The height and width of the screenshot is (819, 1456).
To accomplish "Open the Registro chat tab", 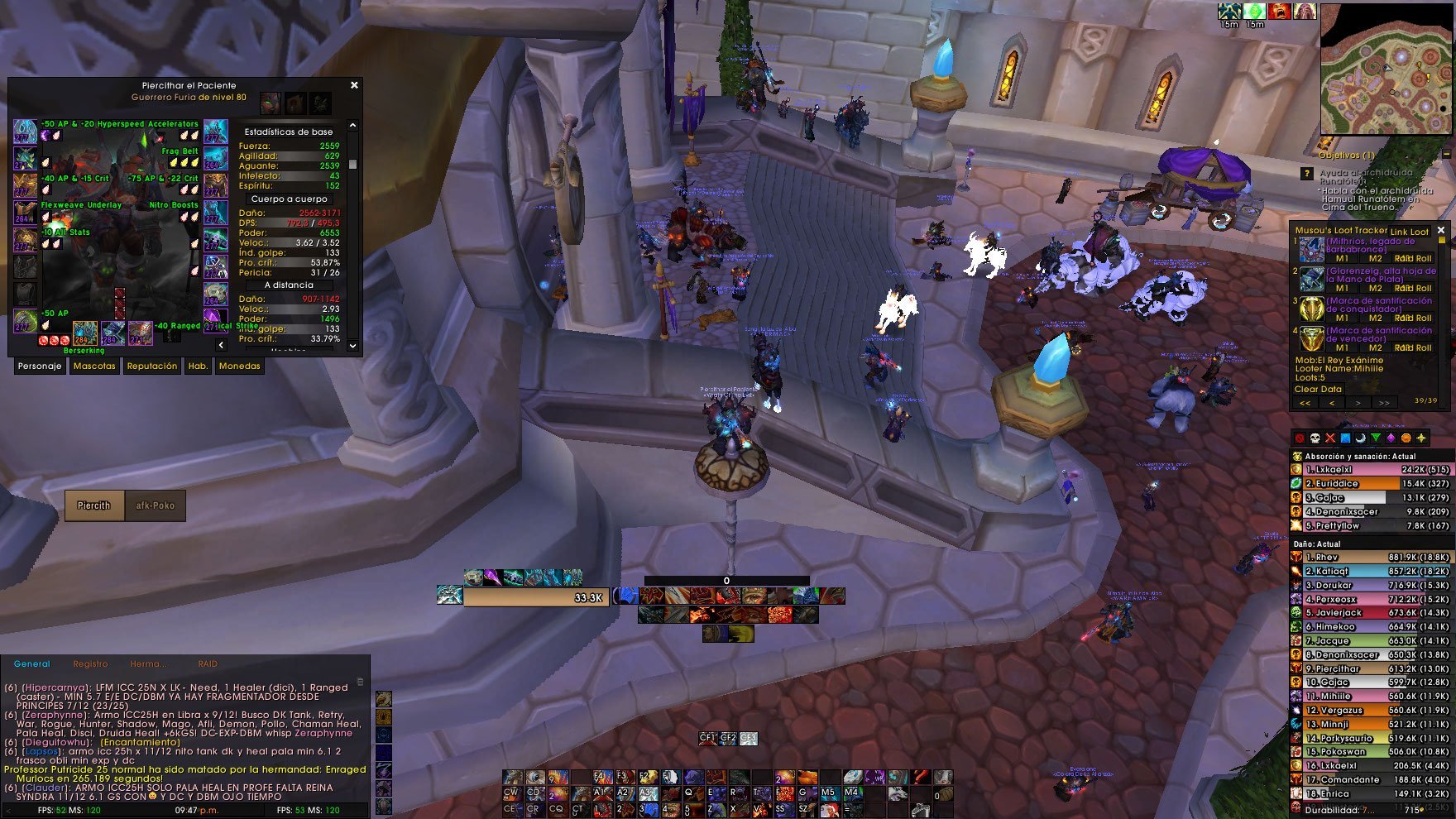I will click(x=90, y=663).
